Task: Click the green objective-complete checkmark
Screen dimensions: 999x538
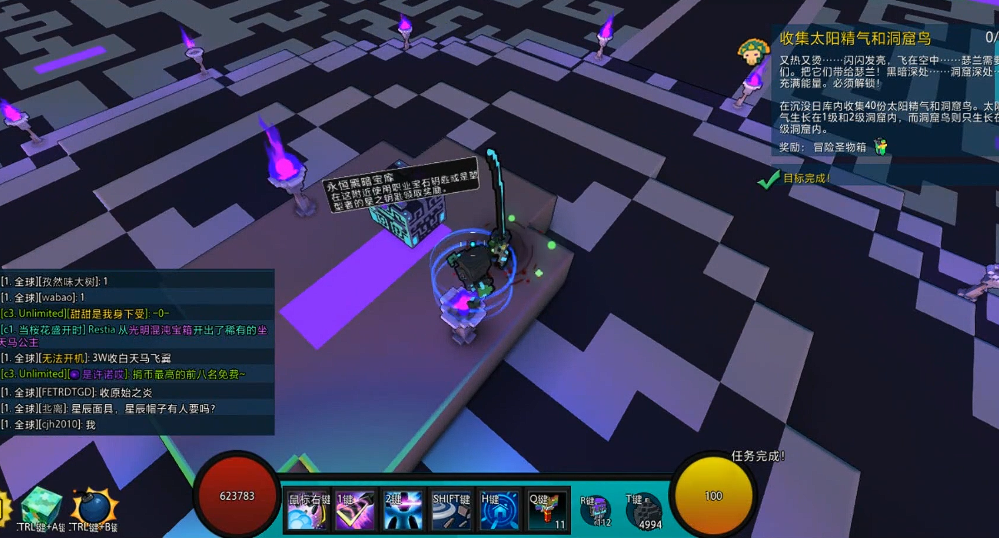Action: click(x=768, y=179)
